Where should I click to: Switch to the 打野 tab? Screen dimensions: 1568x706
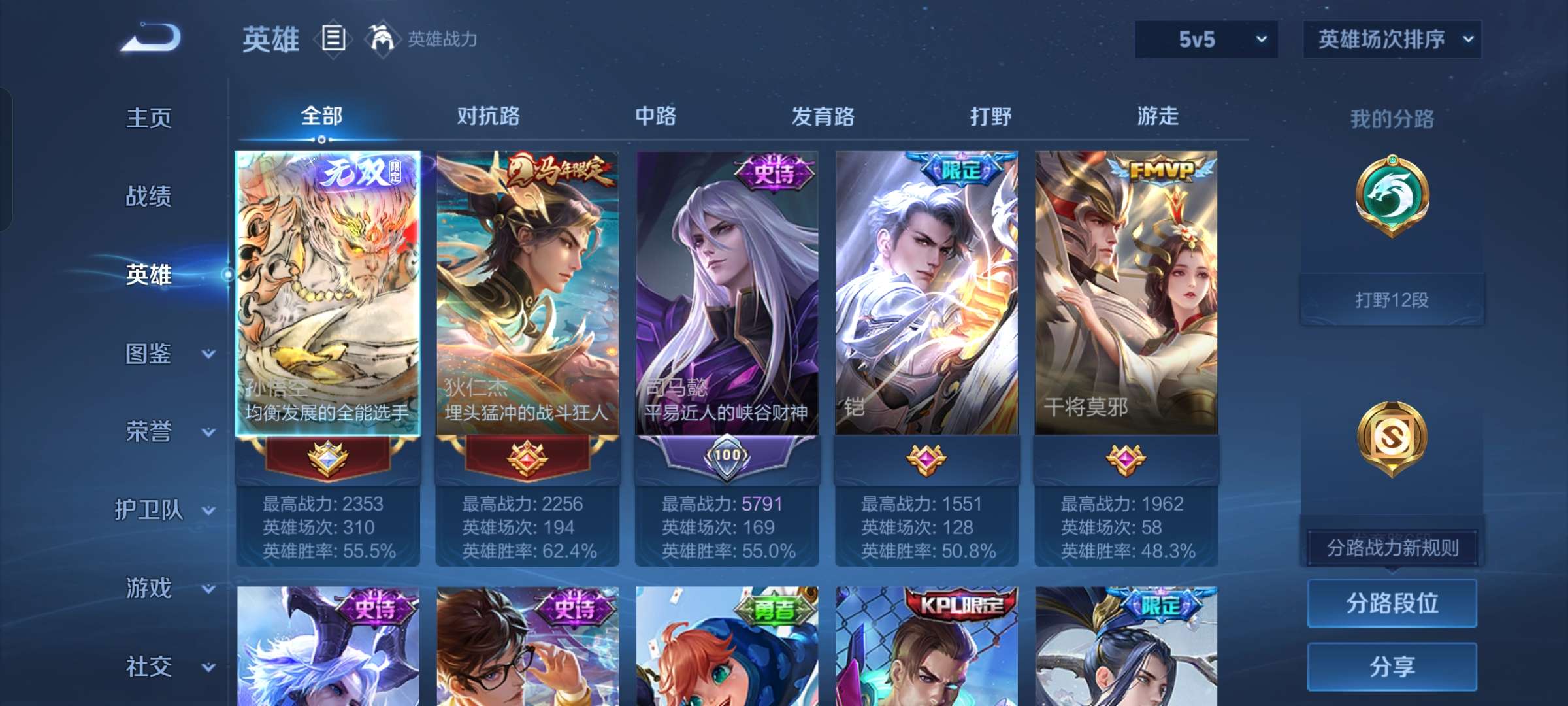pyautogui.click(x=991, y=116)
